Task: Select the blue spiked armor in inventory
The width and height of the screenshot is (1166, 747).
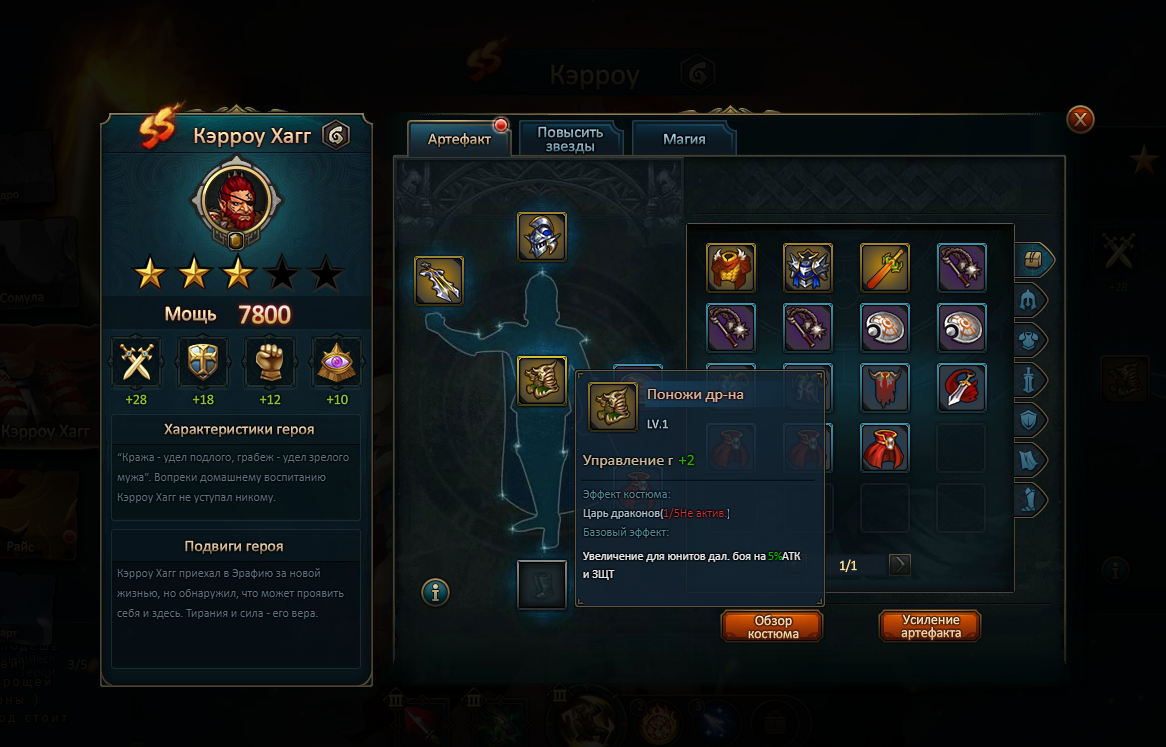Action: point(808,268)
